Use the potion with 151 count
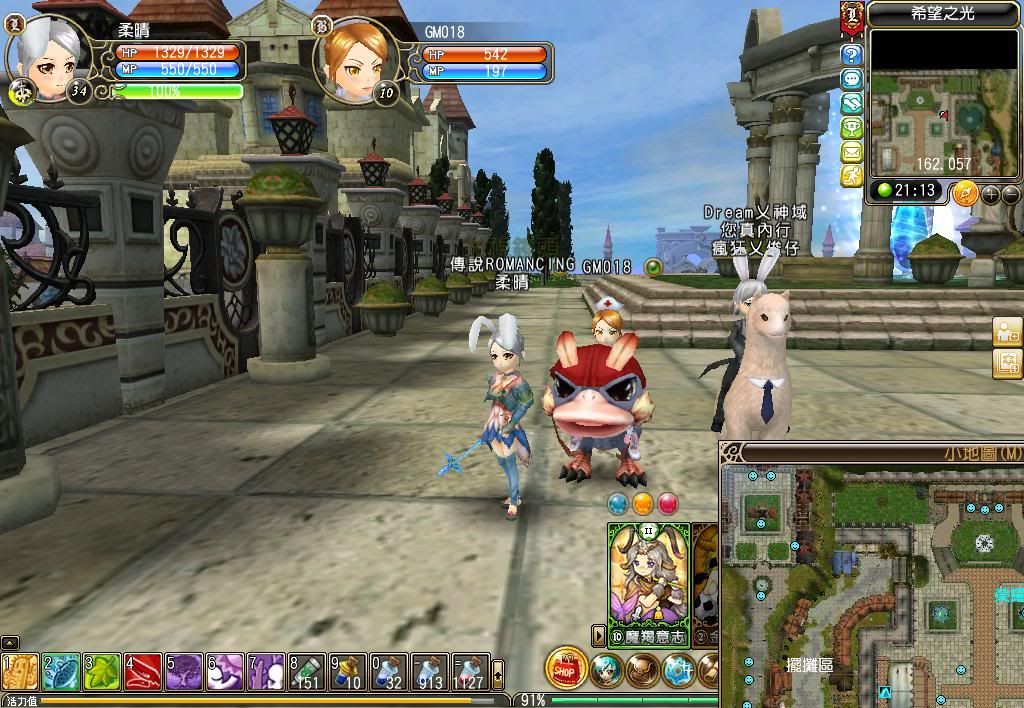1024x708 pixels. [308, 671]
